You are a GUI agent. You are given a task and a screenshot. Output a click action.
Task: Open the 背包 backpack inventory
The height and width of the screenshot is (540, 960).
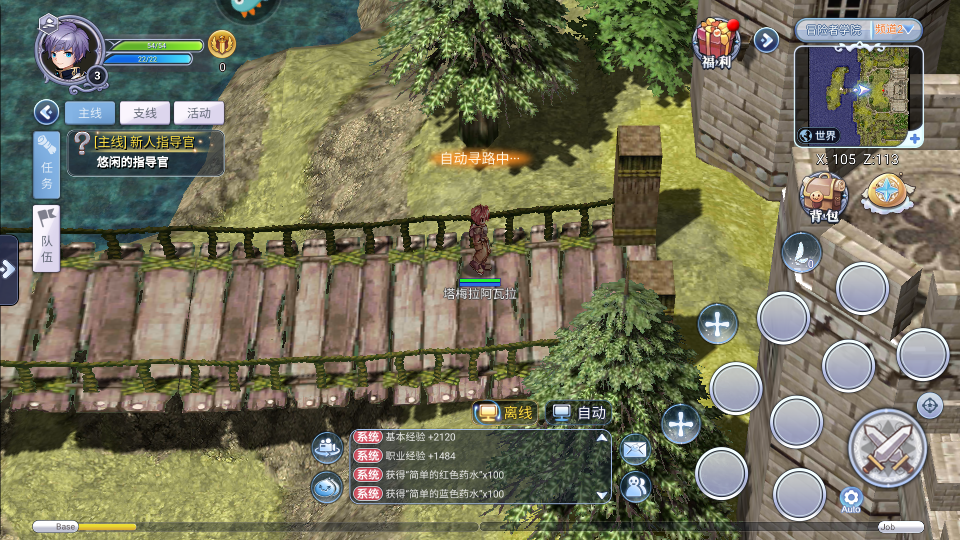pyautogui.click(x=824, y=196)
